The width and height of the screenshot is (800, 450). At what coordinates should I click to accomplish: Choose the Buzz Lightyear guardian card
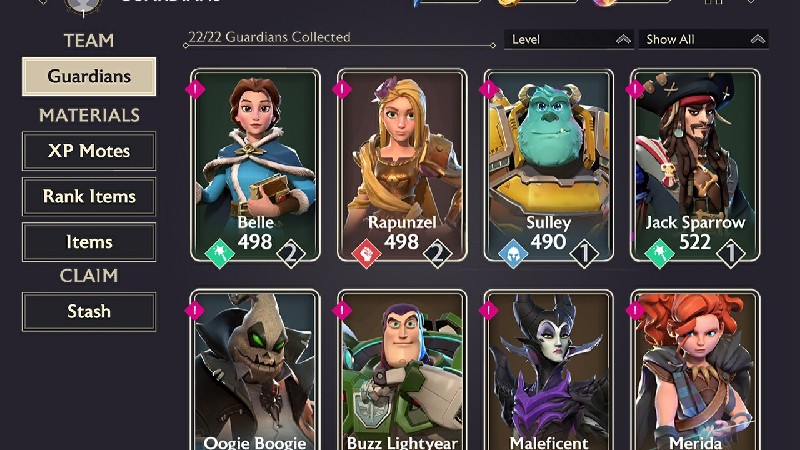(402, 370)
